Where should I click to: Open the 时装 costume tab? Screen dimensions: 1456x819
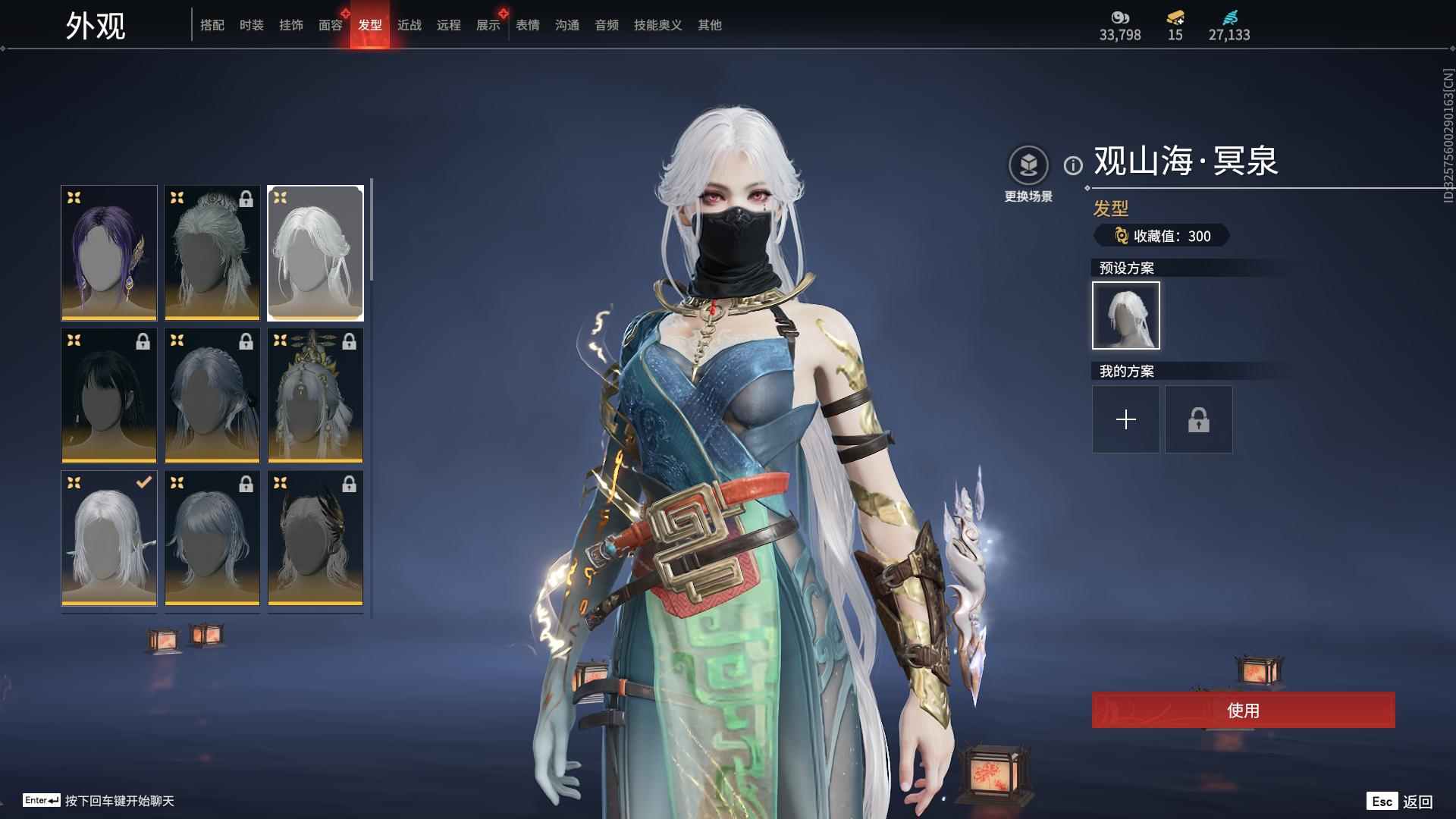(x=252, y=25)
